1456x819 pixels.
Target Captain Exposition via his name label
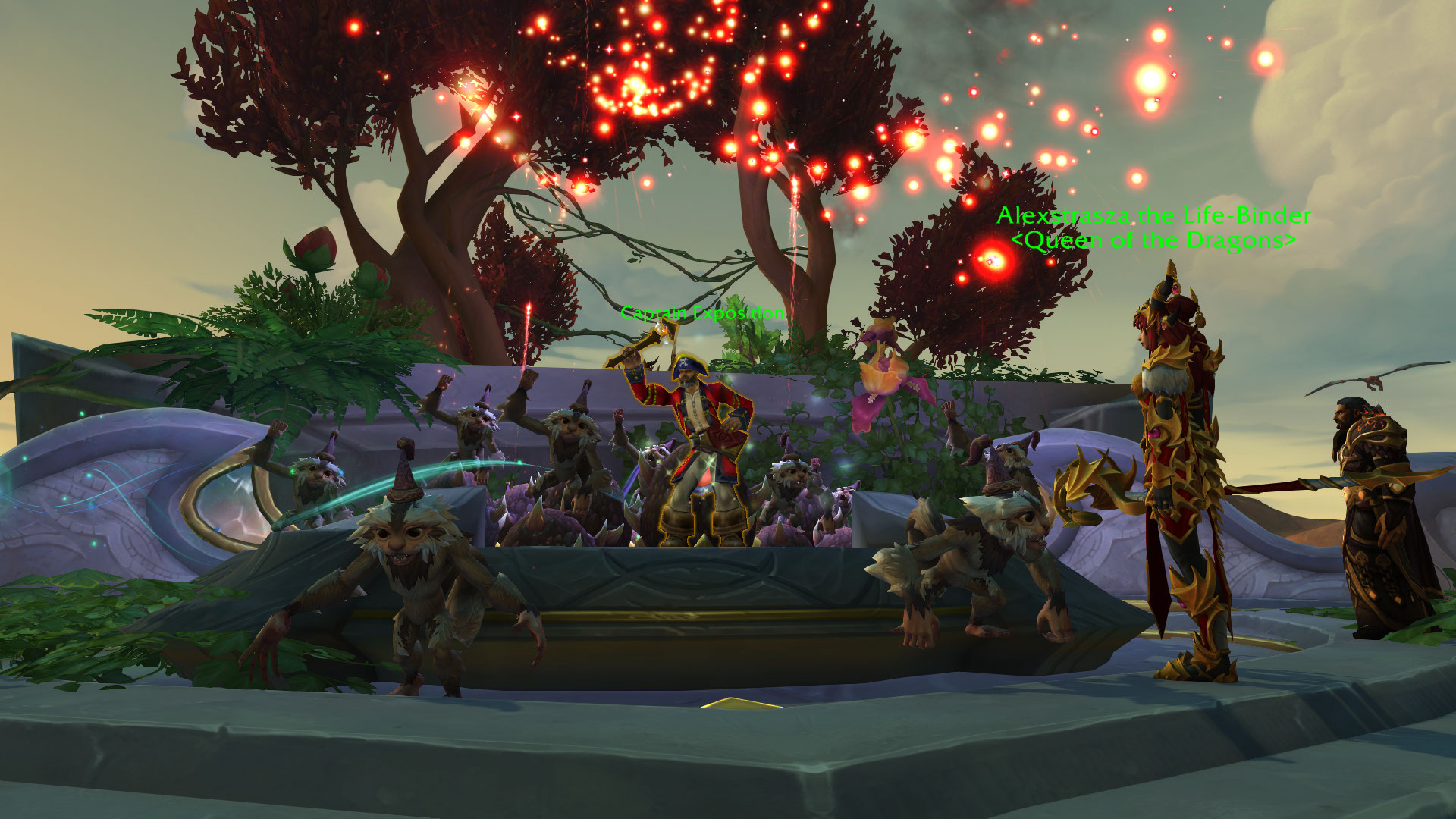(x=702, y=312)
